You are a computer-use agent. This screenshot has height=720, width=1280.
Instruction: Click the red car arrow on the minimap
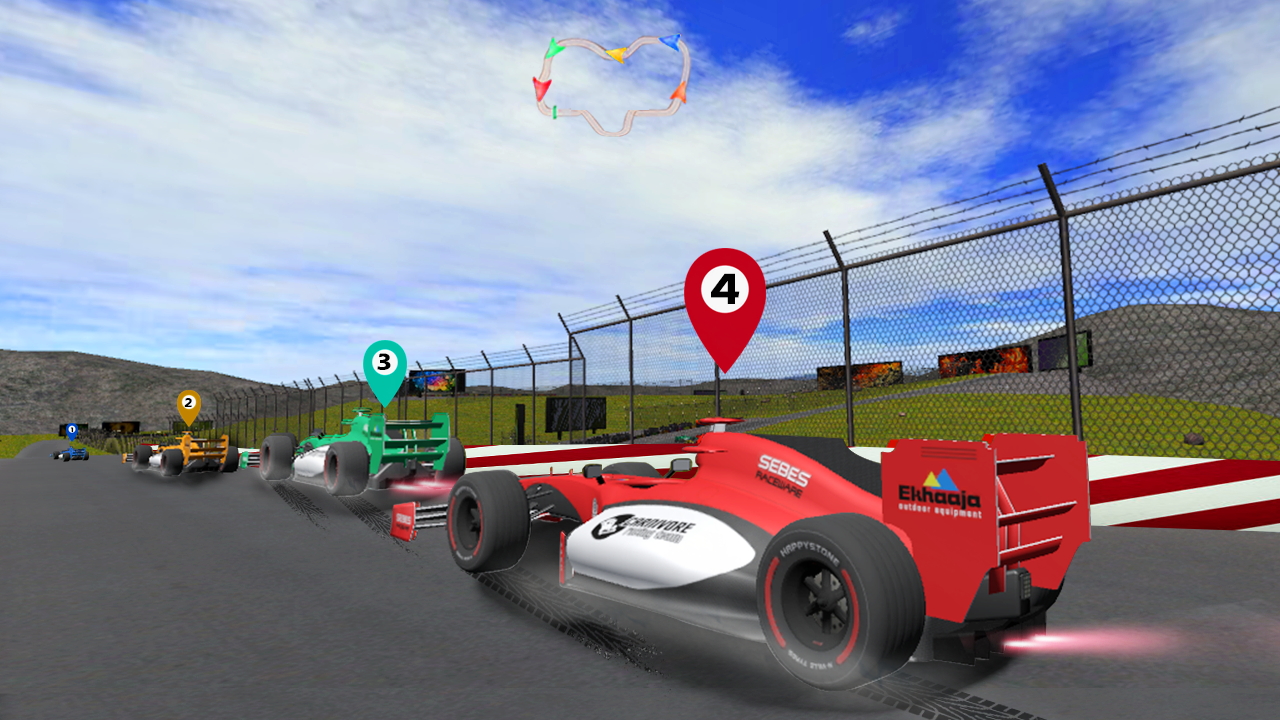pyautogui.click(x=542, y=89)
